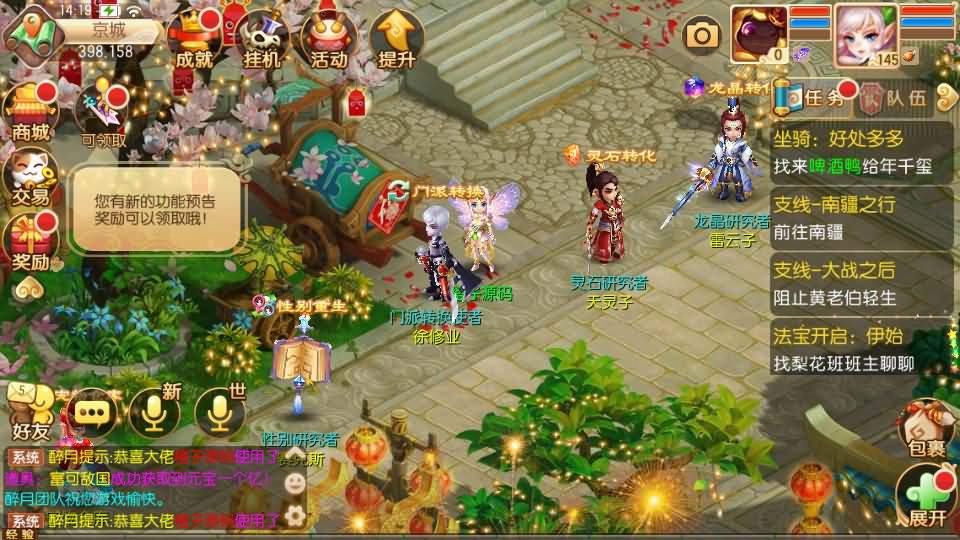This screenshot has height=540, width=960.
Task: Switch to the 队伍 team tab
Action: tap(895, 98)
